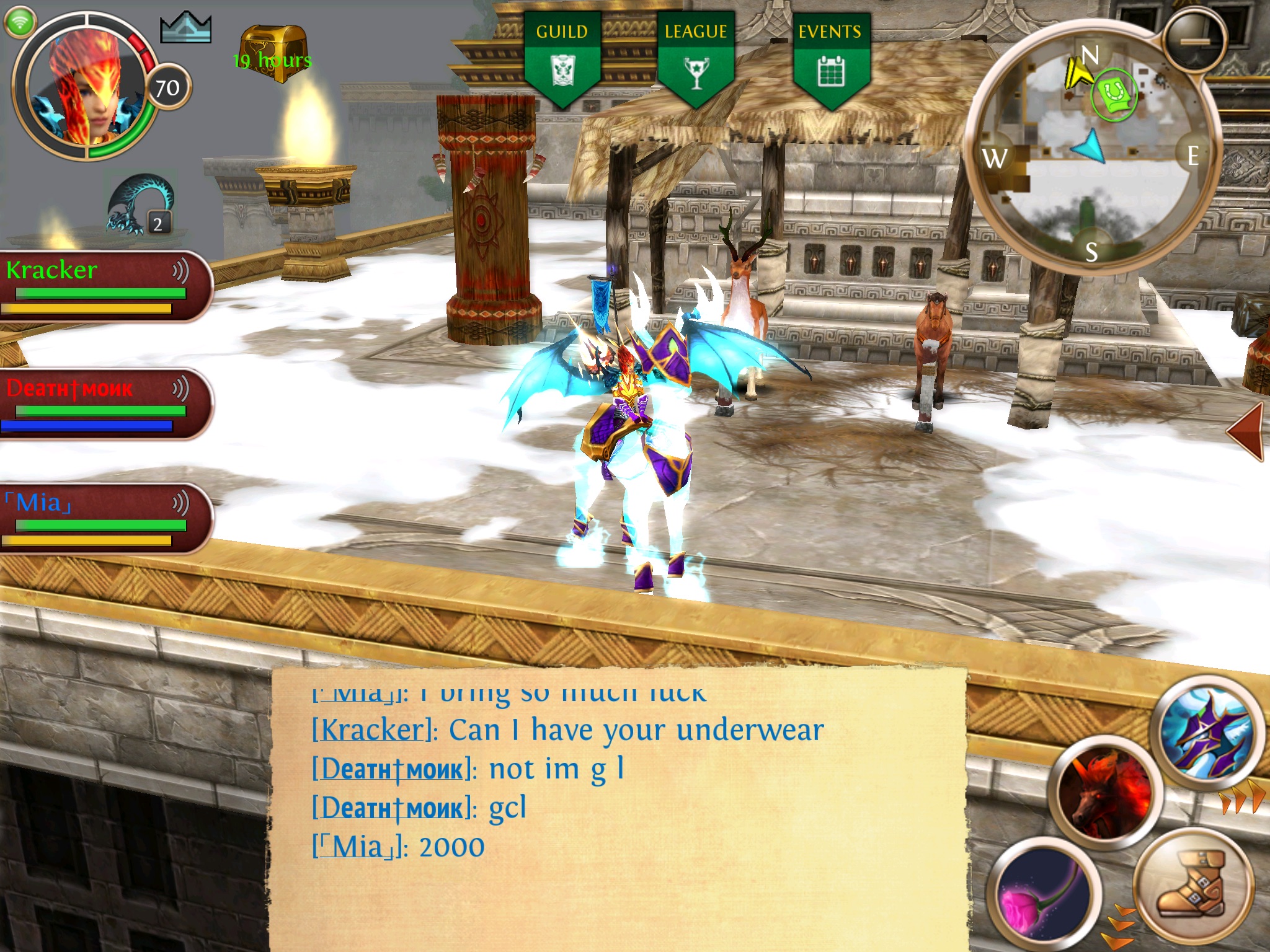
Task: Click Kracker's name in the chat log
Action: click(371, 730)
